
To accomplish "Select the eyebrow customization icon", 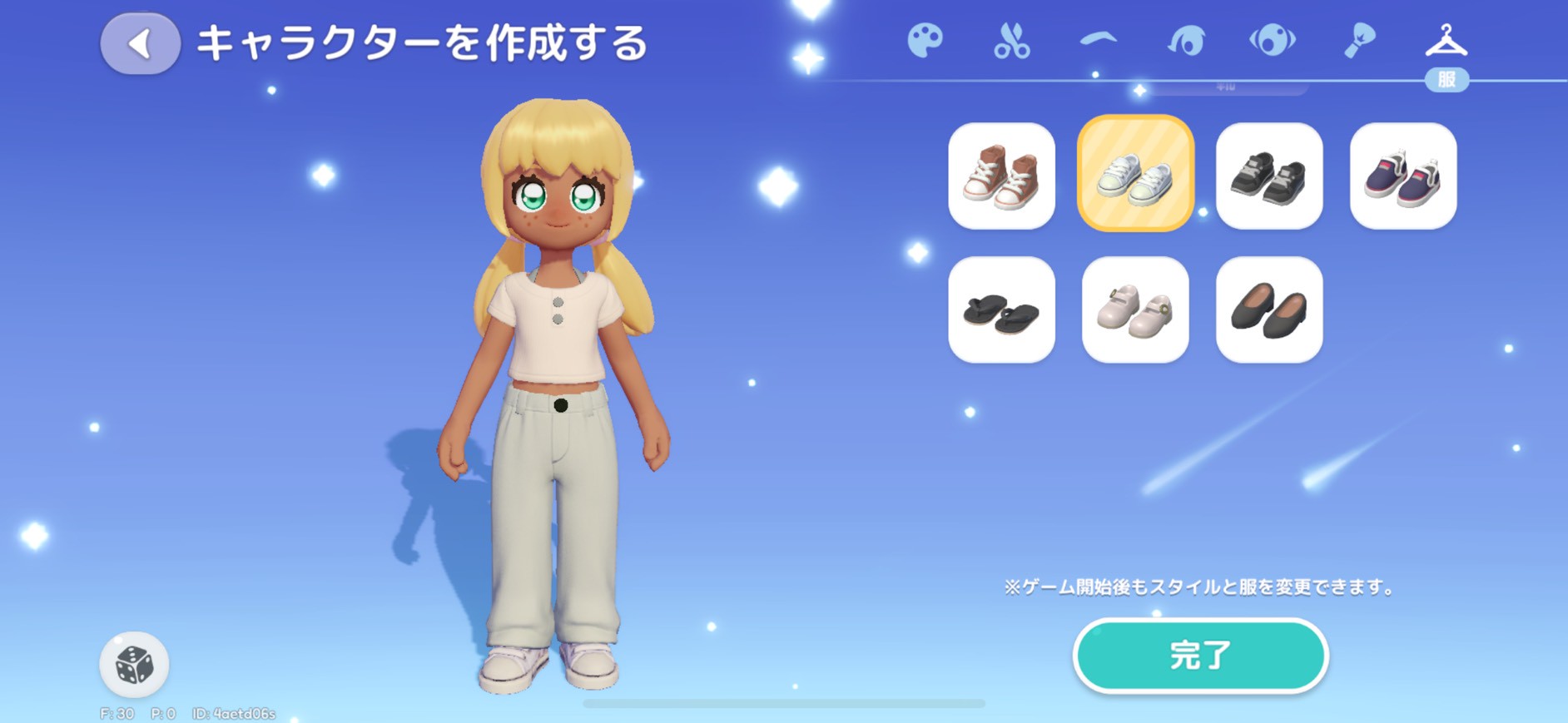I will (1099, 39).
